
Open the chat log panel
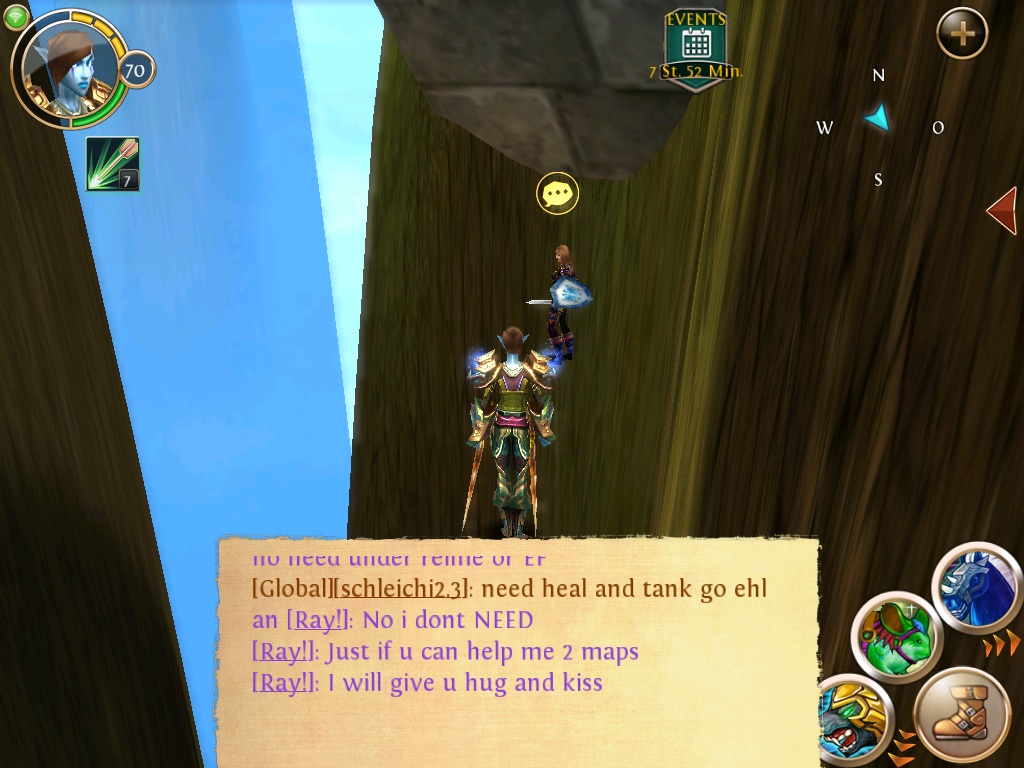[x=518, y=652]
